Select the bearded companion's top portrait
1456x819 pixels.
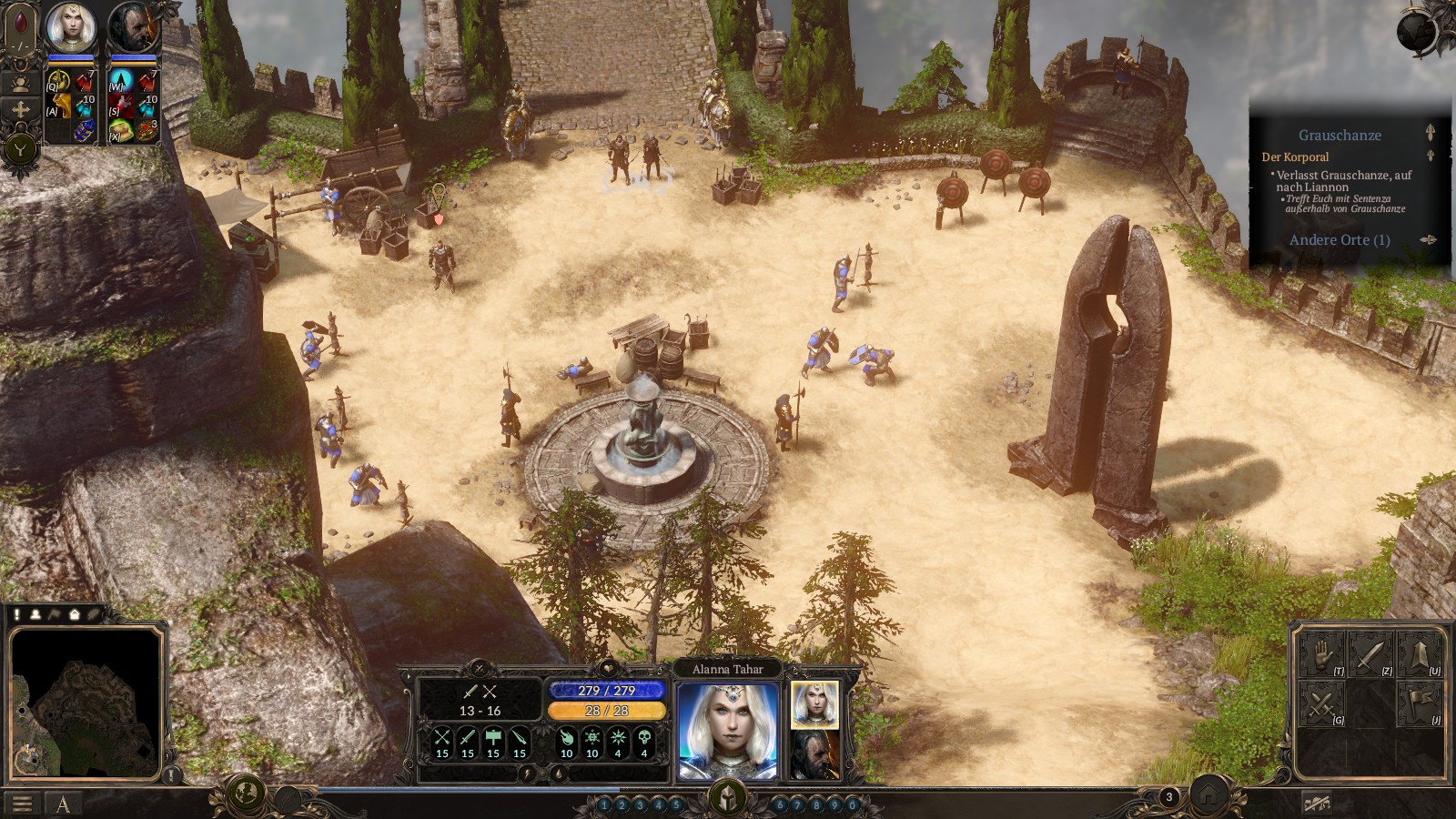[x=133, y=27]
